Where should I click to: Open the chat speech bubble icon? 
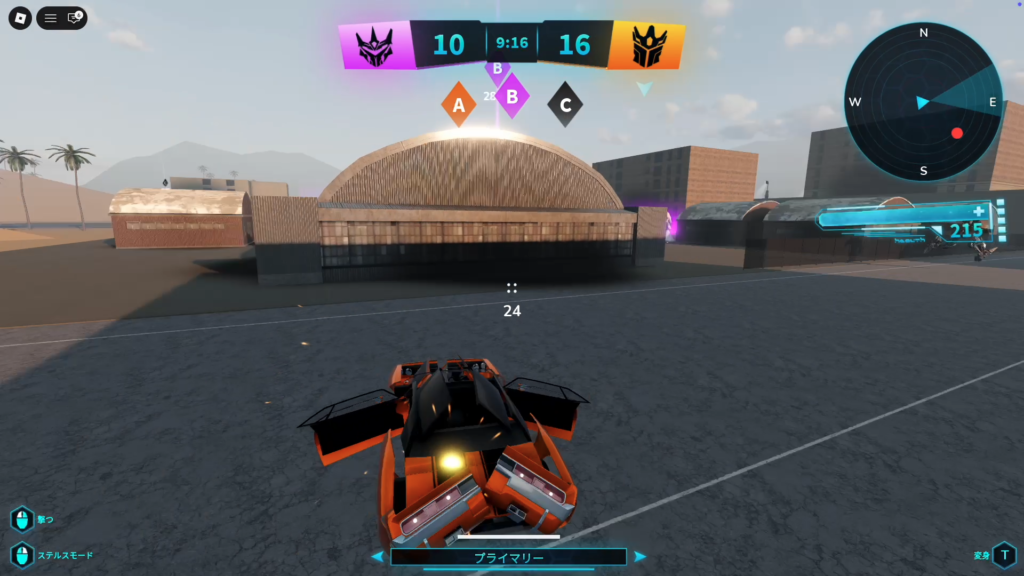[74, 18]
